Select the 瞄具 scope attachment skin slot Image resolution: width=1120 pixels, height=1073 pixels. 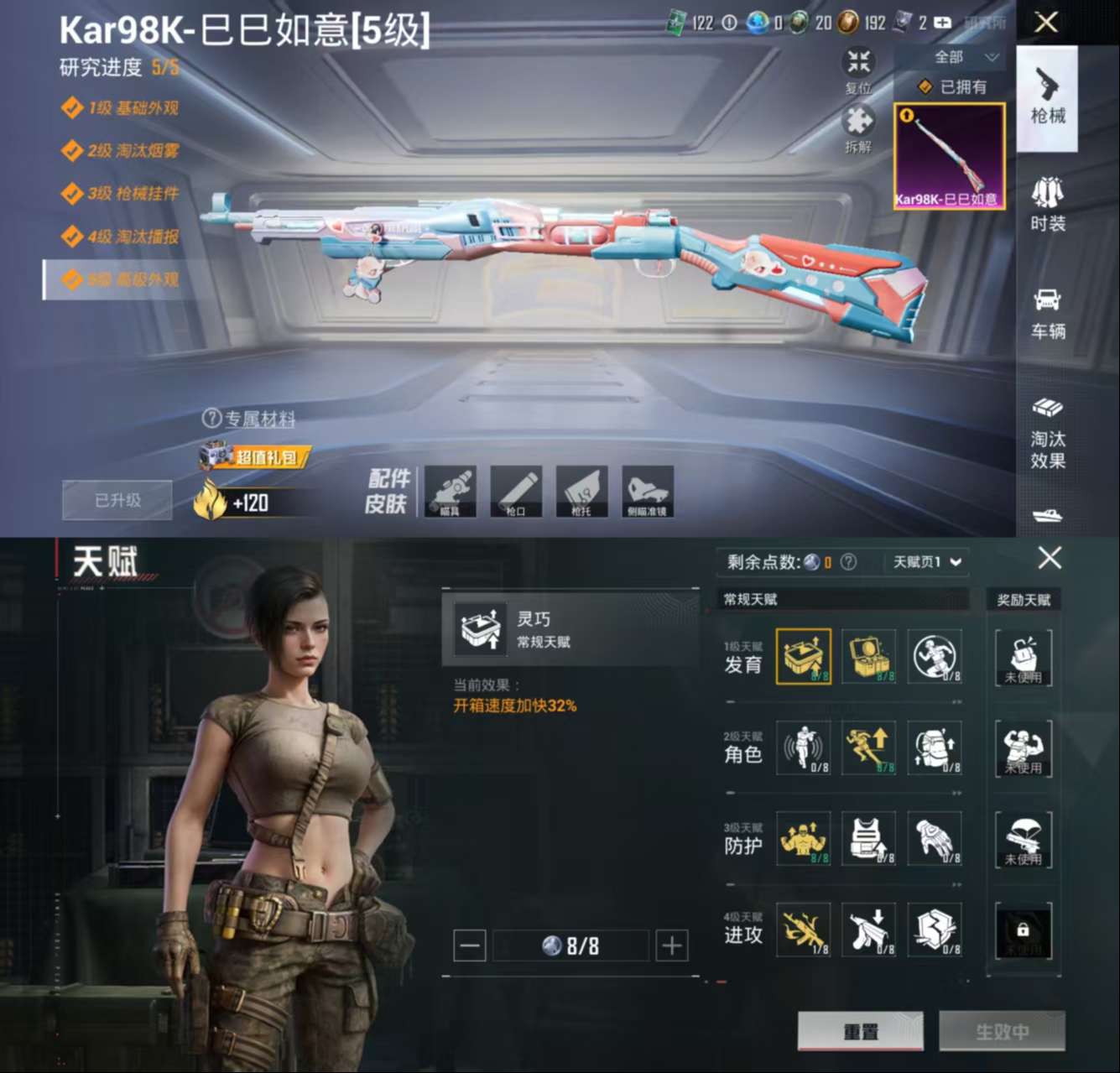(451, 492)
